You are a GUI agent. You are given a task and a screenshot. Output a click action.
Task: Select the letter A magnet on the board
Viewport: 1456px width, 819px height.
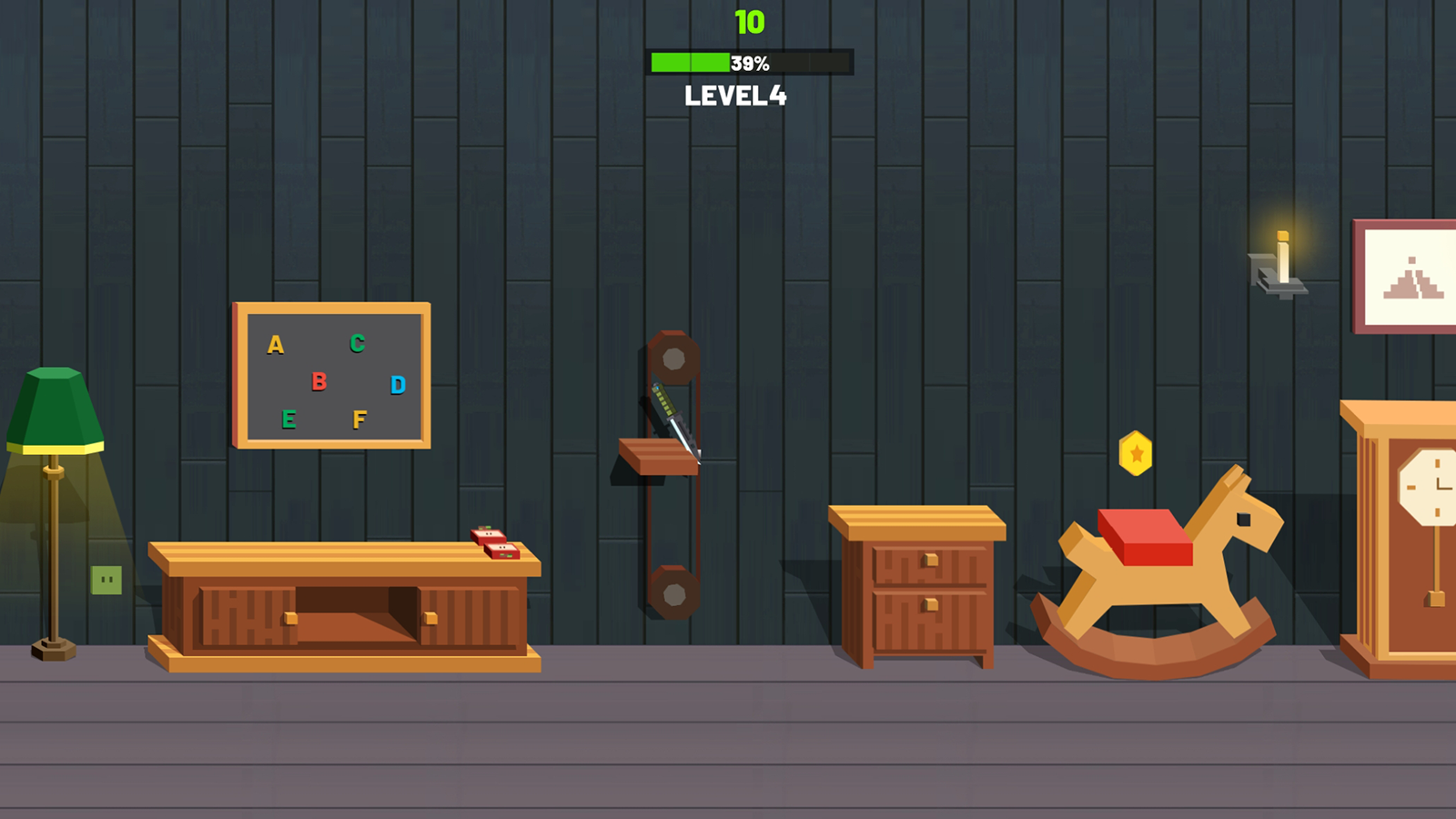[x=274, y=345]
